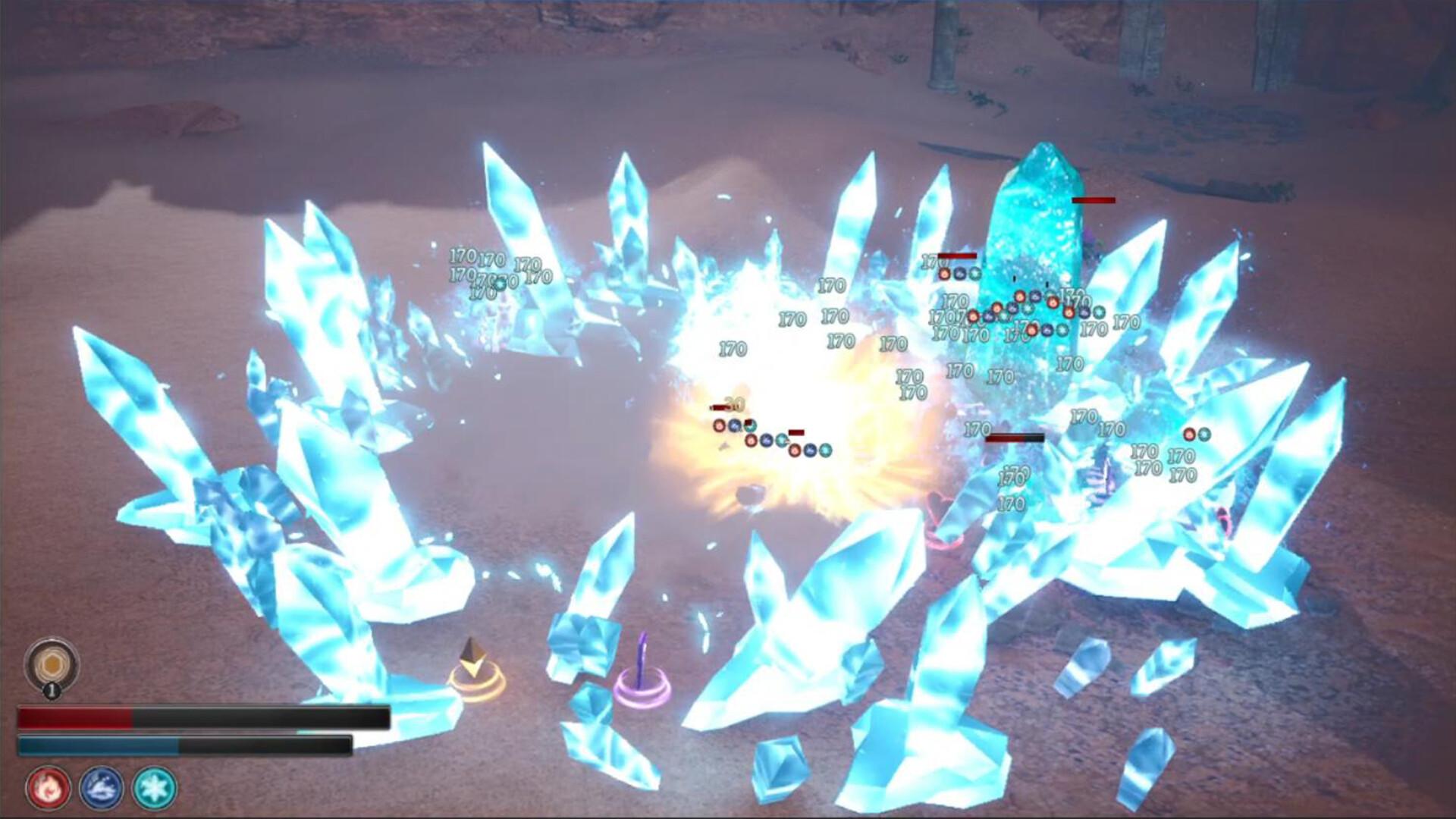The image size is (1456, 819).
Task: Trigger the teal snowflake frost ability
Action: pos(155,788)
